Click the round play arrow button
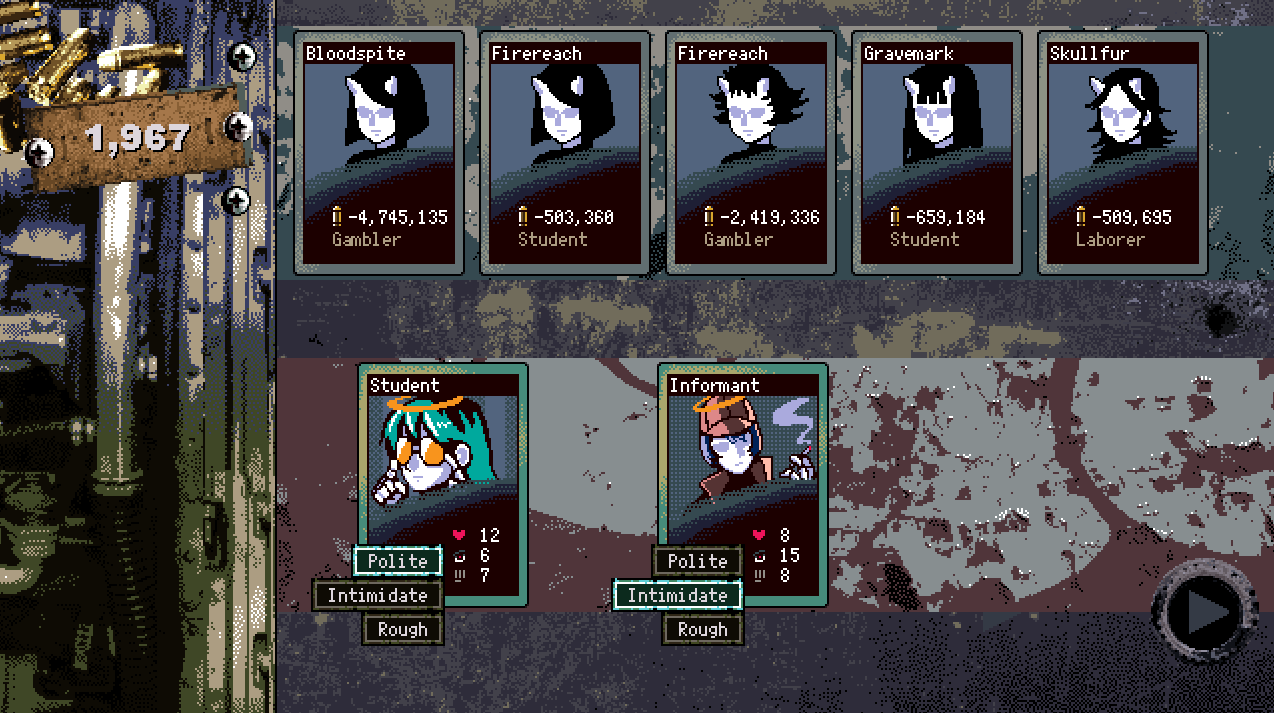The image size is (1274, 713). click(x=1203, y=610)
